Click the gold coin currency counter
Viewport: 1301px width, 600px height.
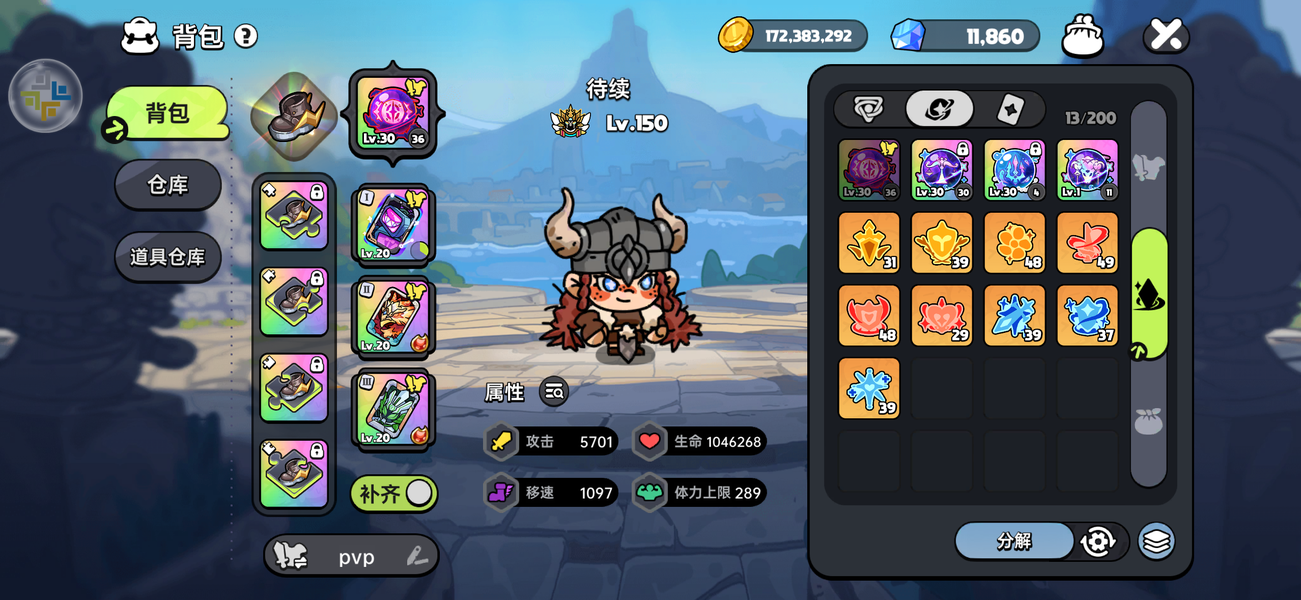click(x=793, y=36)
